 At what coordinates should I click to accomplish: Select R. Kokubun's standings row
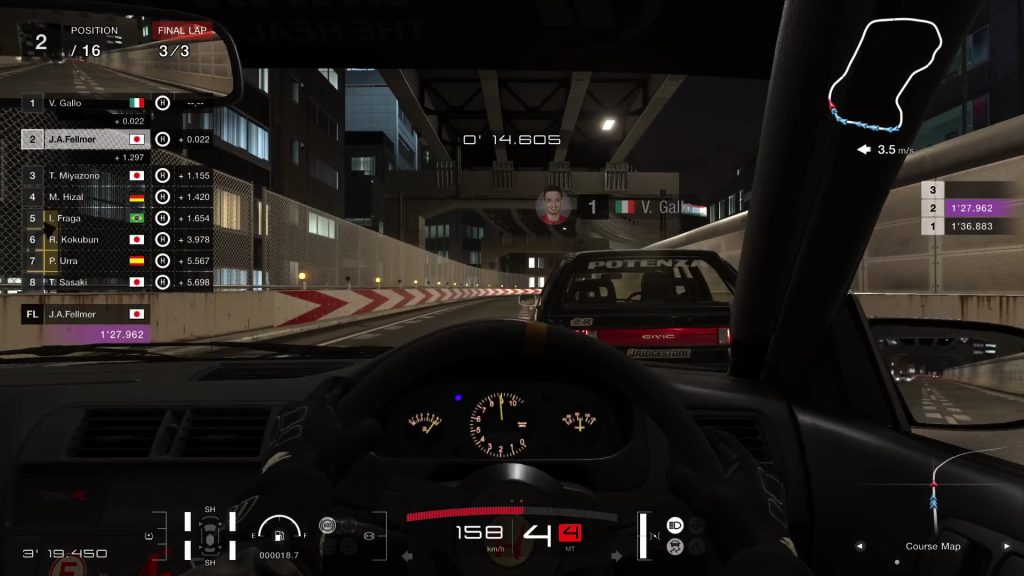click(85, 240)
